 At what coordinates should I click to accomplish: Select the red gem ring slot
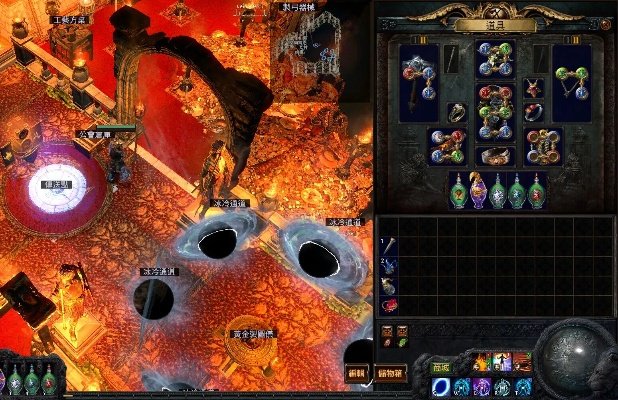(x=533, y=112)
